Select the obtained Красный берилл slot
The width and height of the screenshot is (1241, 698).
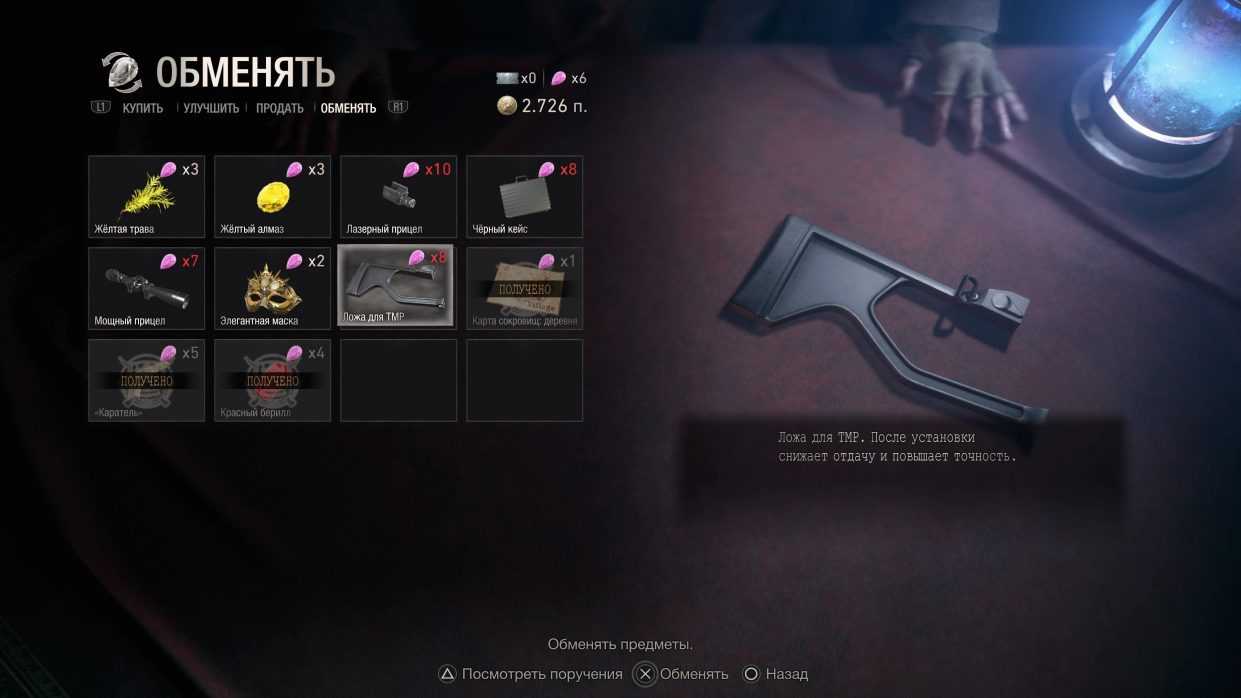click(272, 380)
